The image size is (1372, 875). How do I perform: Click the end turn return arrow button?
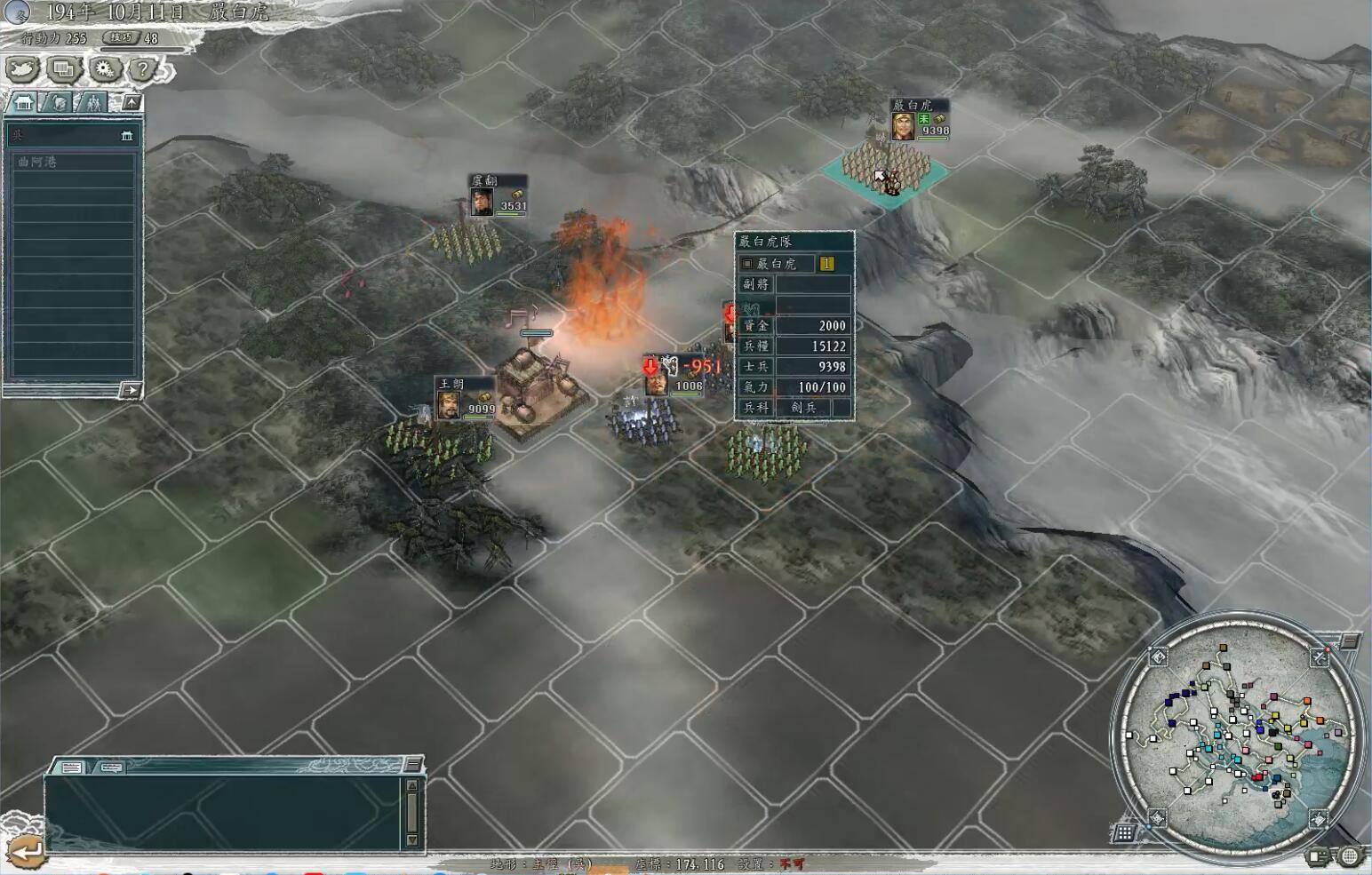24,850
